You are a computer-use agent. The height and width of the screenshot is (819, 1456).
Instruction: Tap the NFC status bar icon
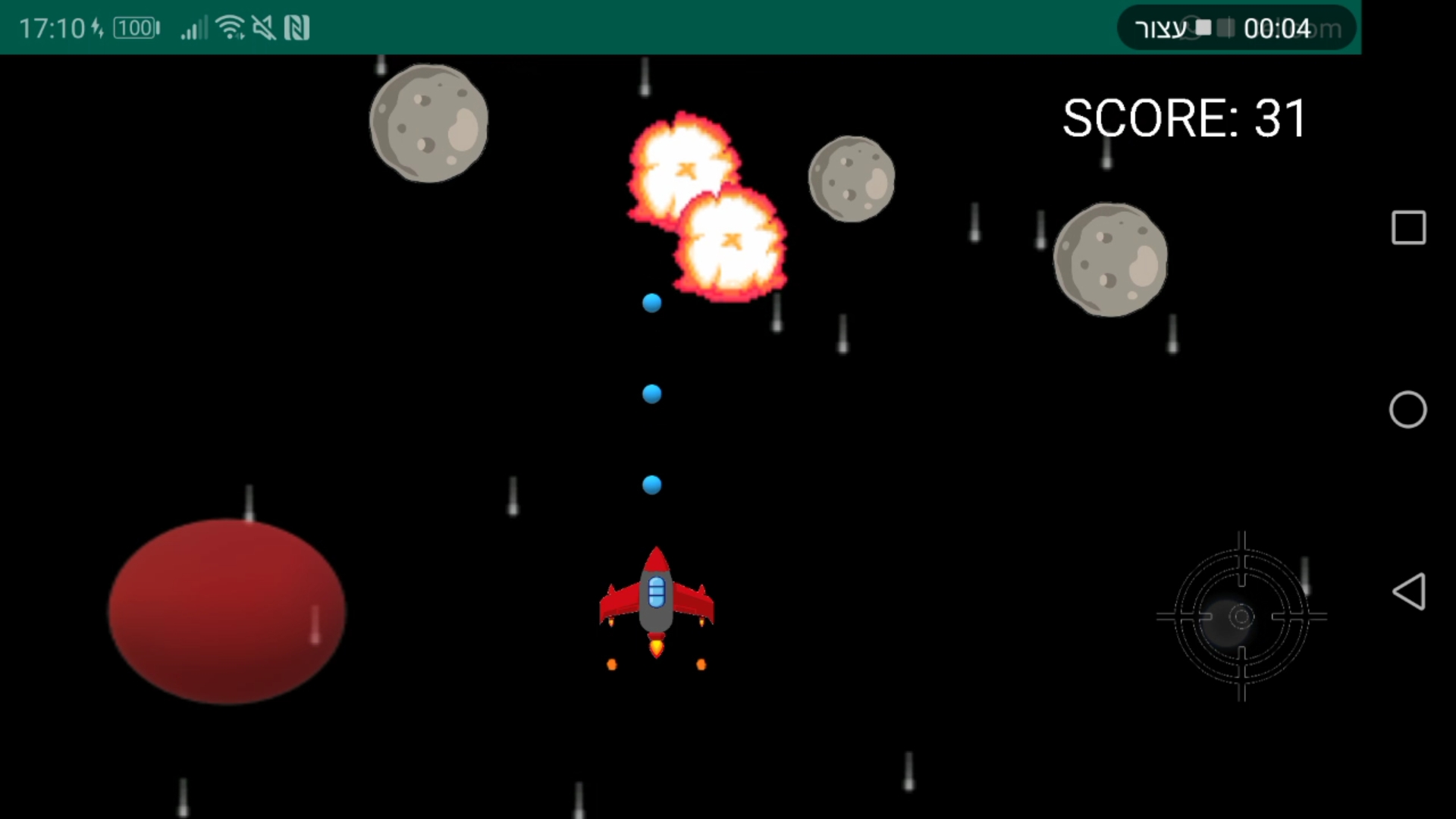(299, 27)
